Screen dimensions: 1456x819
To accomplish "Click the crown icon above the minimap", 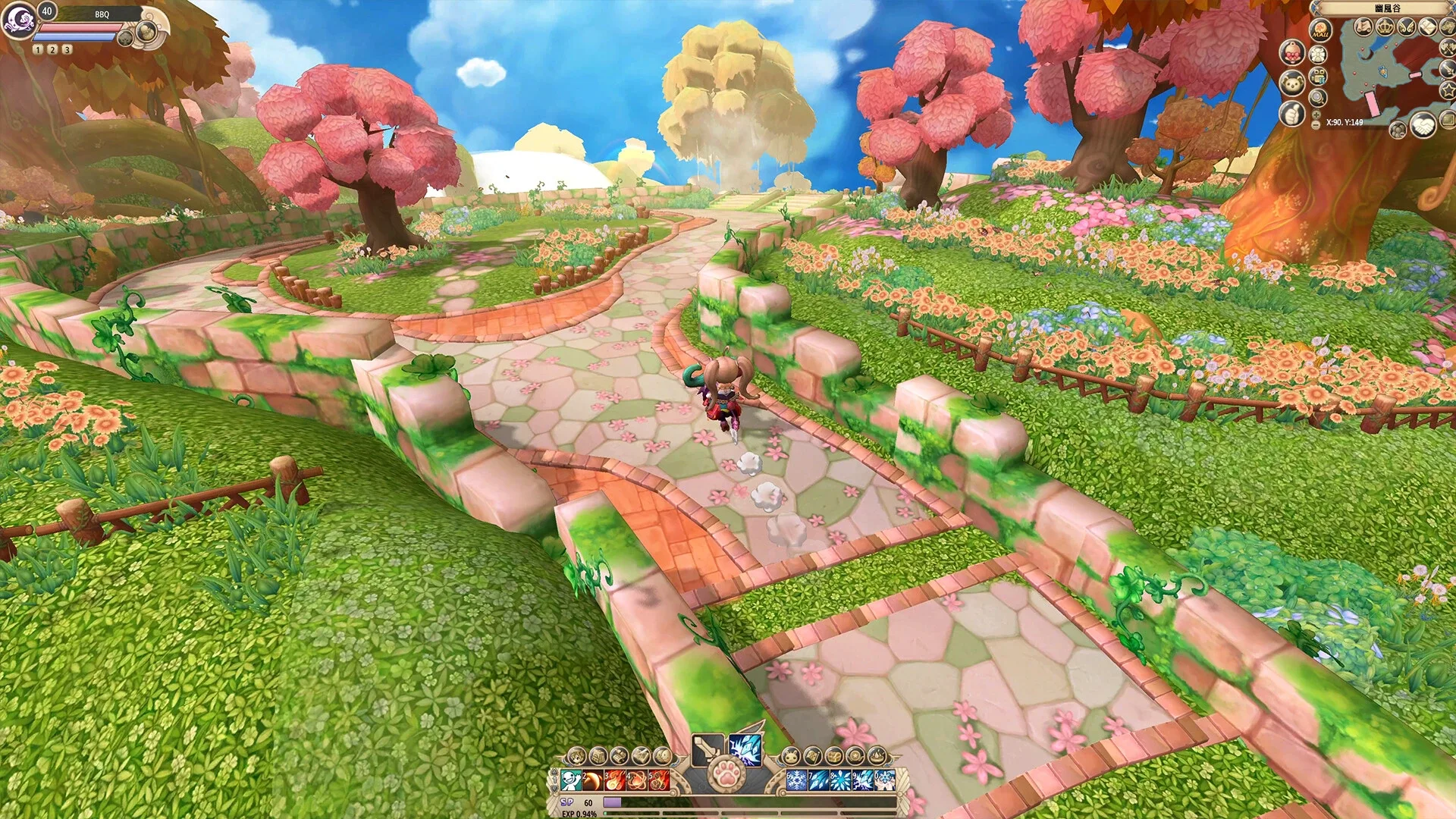I will (x=1385, y=27).
